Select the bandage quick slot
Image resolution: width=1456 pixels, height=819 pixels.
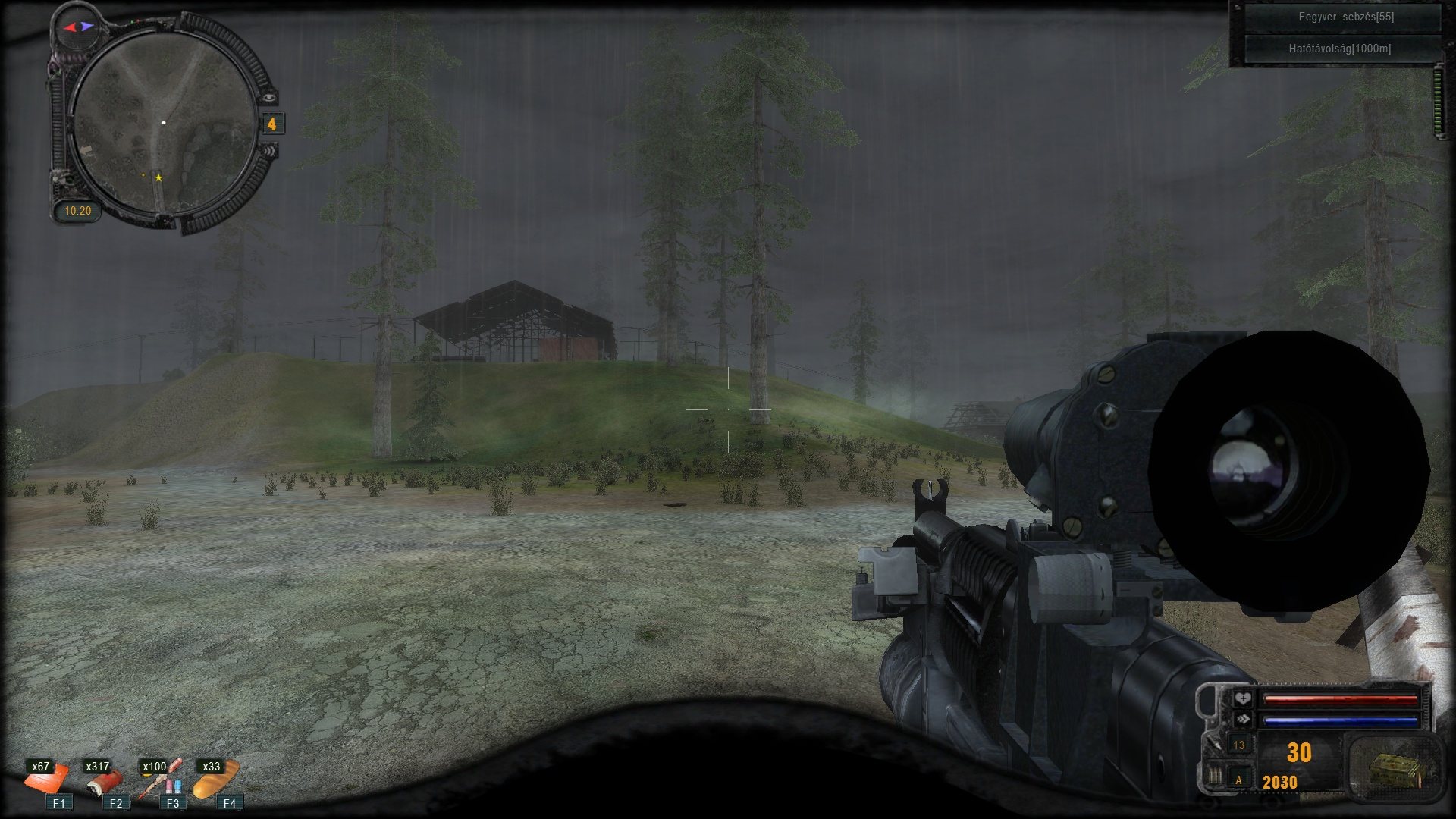pos(104,781)
